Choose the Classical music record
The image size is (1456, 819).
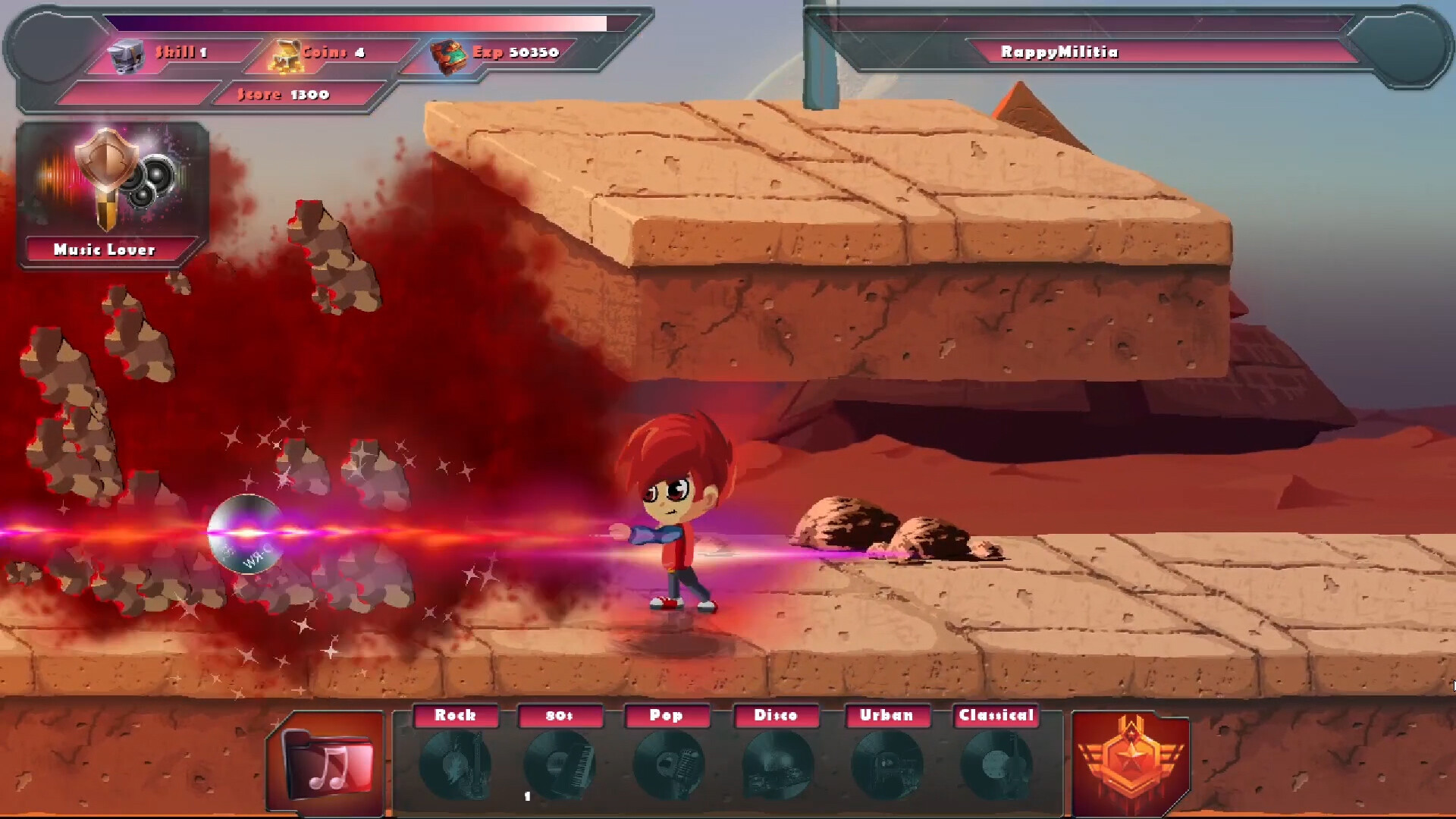[x=996, y=763]
